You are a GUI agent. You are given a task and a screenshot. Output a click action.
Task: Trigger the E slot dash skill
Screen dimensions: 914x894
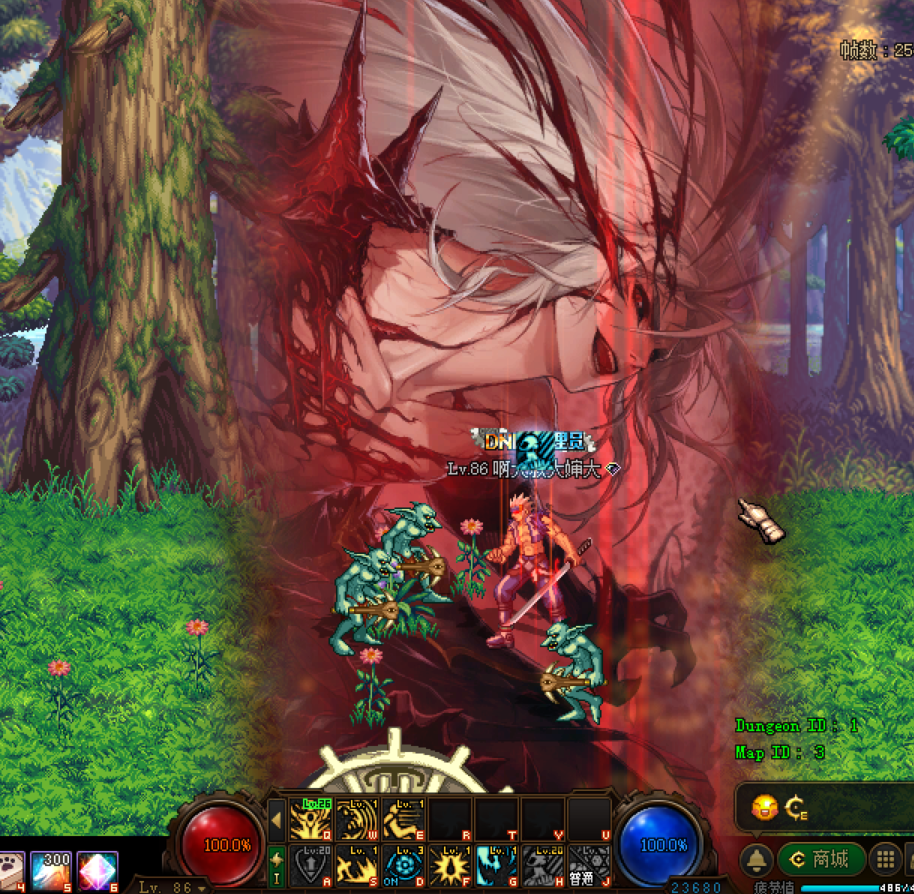coord(402,819)
